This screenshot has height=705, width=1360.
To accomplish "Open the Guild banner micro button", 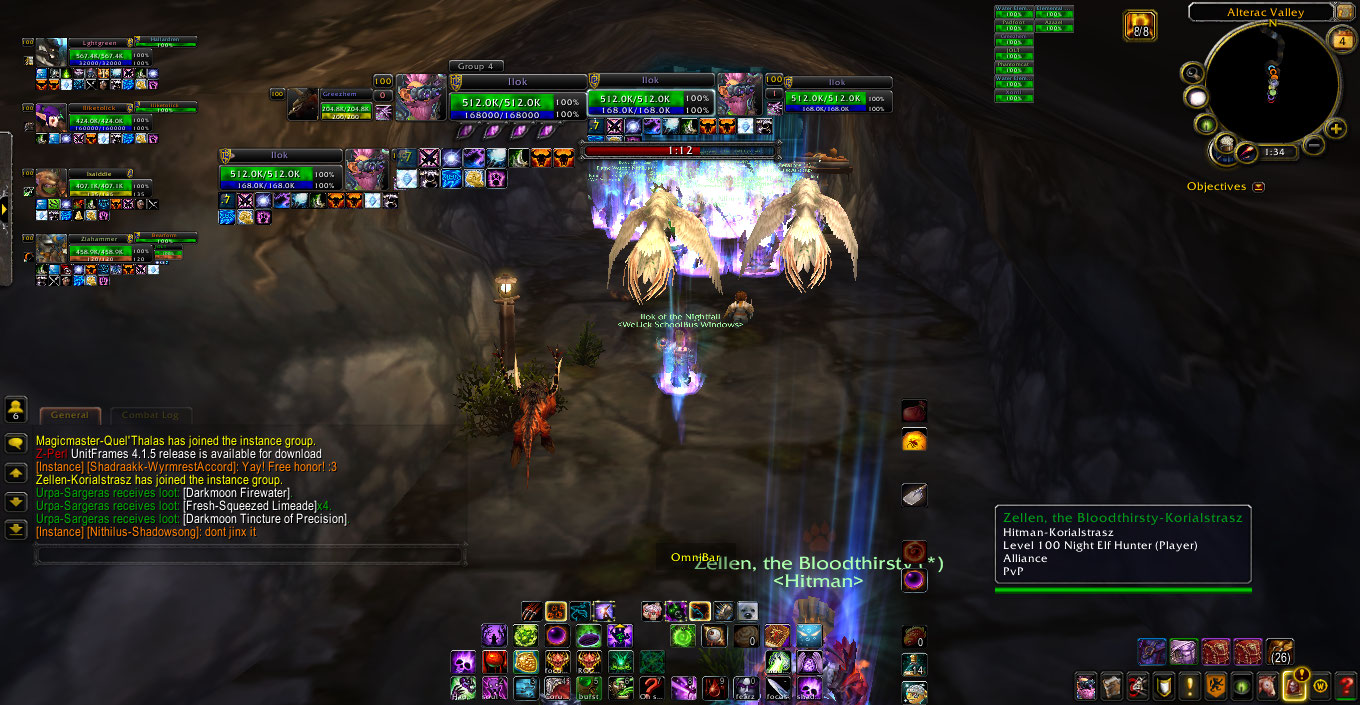I will tap(1216, 687).
